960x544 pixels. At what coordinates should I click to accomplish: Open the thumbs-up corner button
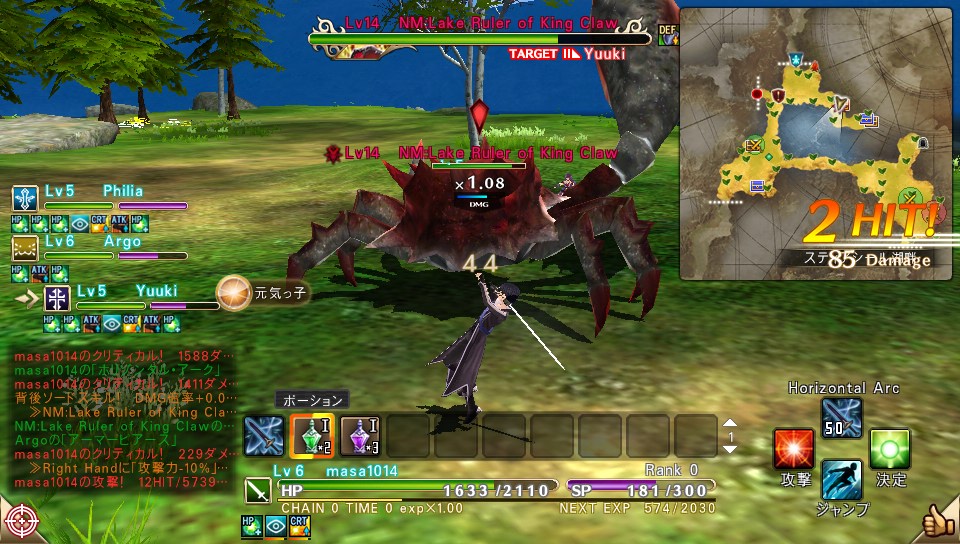point(938,521)
